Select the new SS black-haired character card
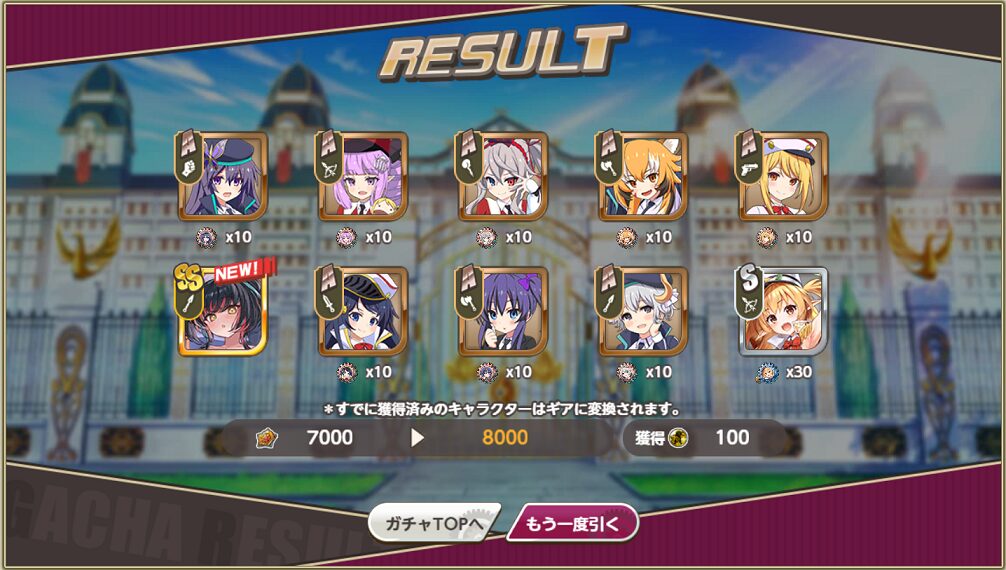Viewport: 1006px width, 570px height. tap(223, 311)
